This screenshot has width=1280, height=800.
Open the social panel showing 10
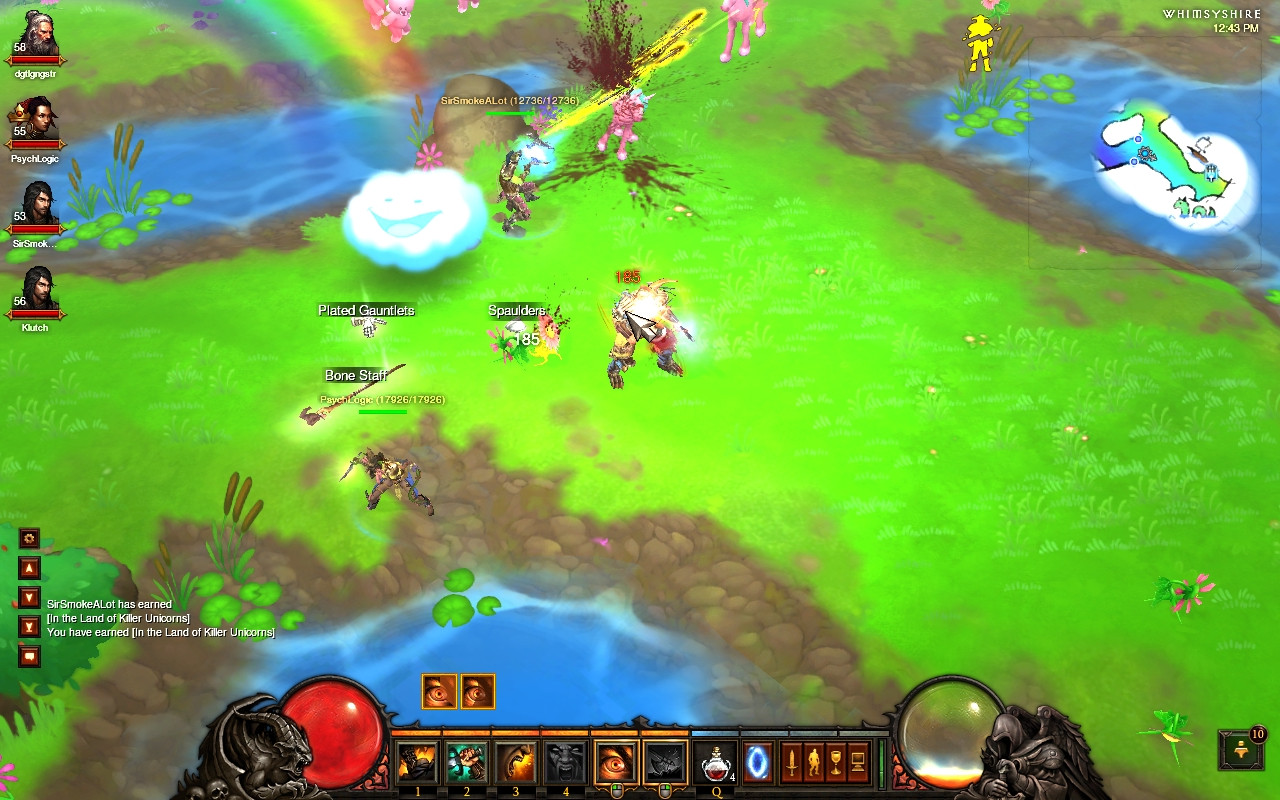click(x=1242, y=749)
